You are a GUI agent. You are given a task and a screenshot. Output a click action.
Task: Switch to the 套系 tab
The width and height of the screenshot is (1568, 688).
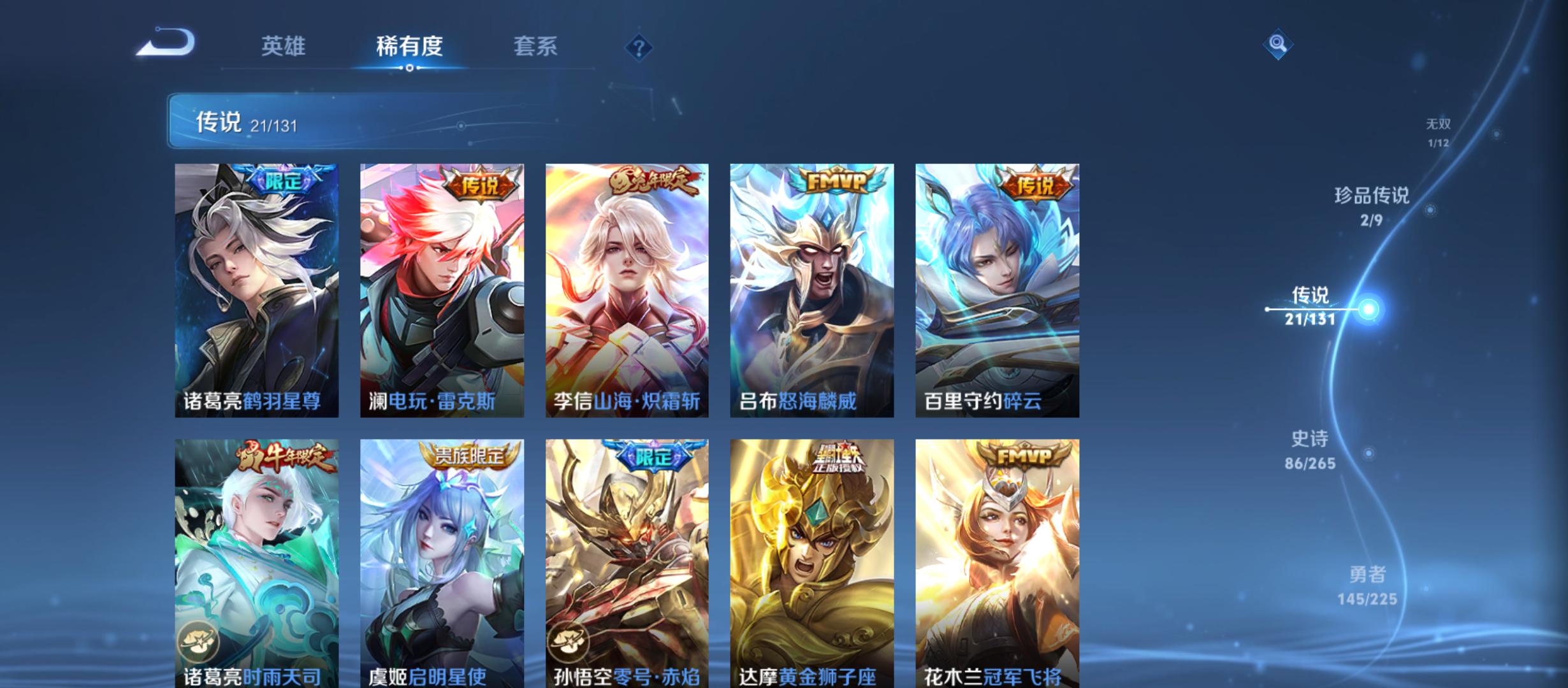pyautogui.click(x=536, y=47)
